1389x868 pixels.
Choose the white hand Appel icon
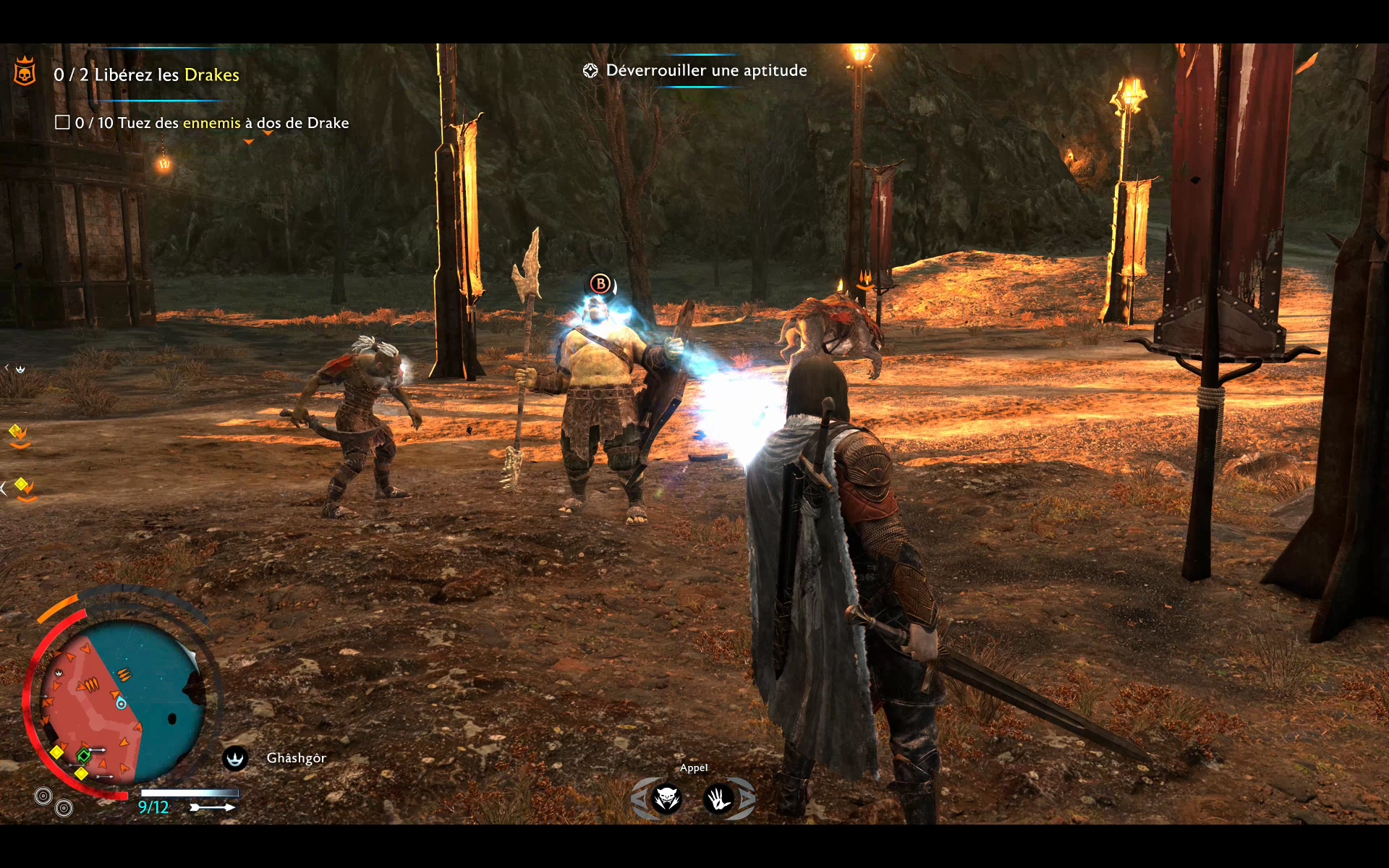[719, 799]
